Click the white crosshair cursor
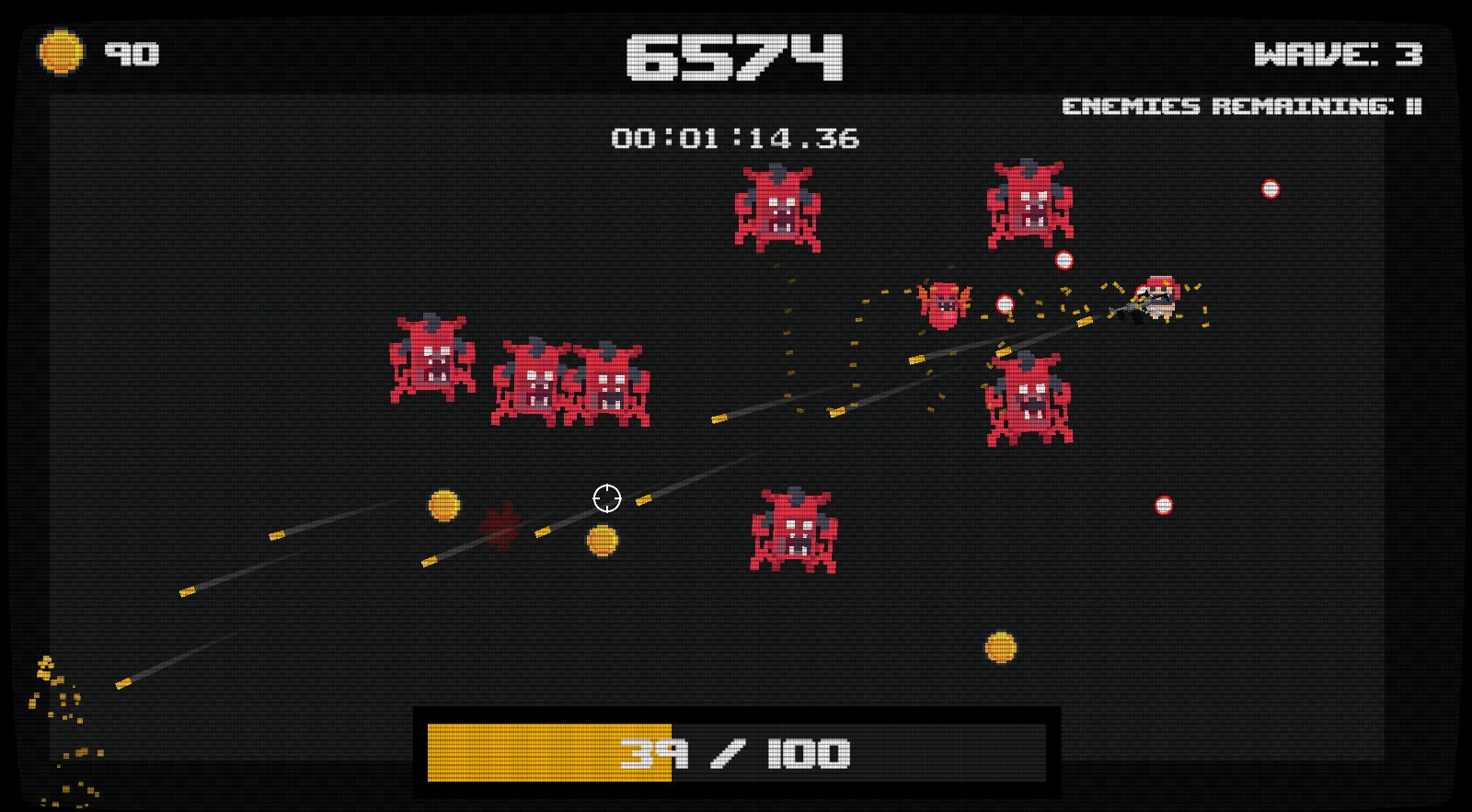1472x812 pixels. point(607,497)
